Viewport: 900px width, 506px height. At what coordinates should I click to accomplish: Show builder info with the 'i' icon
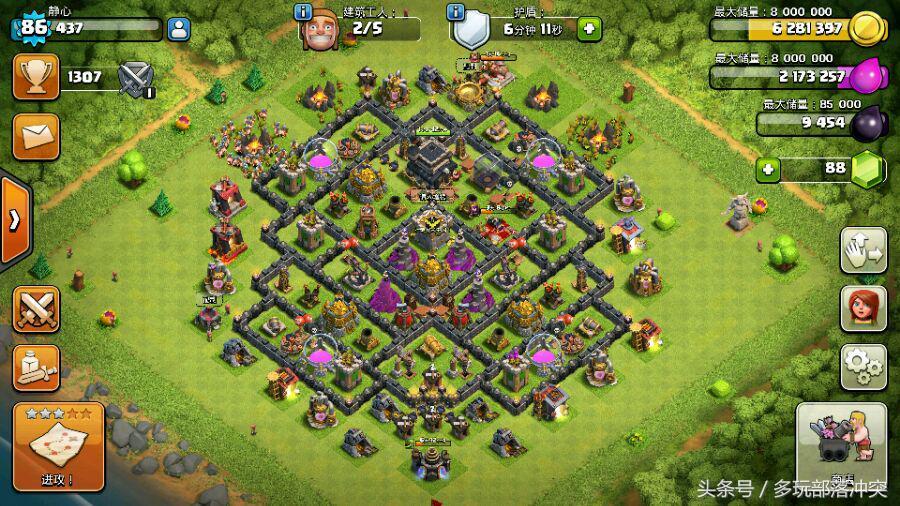pos(303,12)
